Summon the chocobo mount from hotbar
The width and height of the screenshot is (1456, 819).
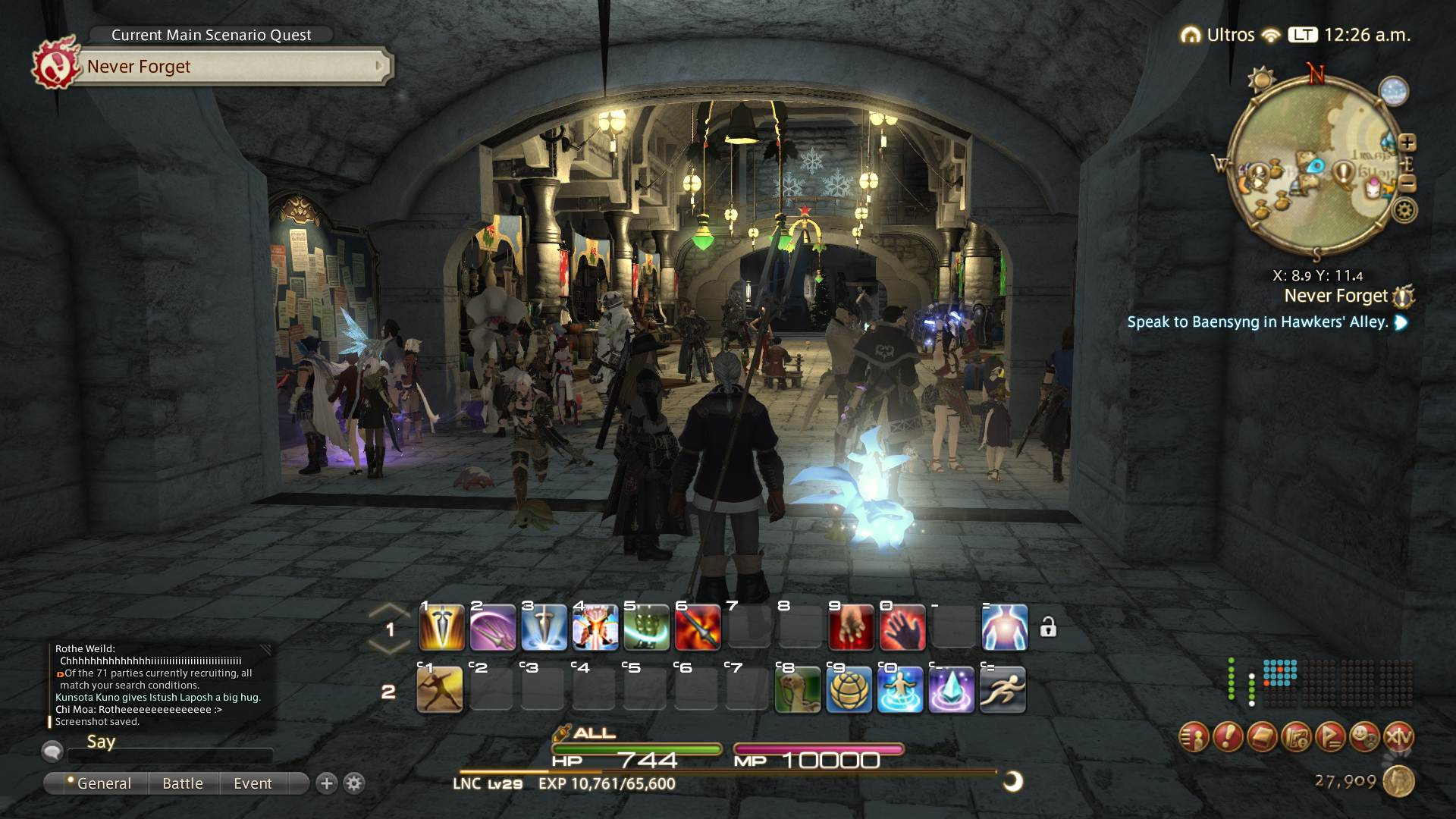(x=798, y=689)
